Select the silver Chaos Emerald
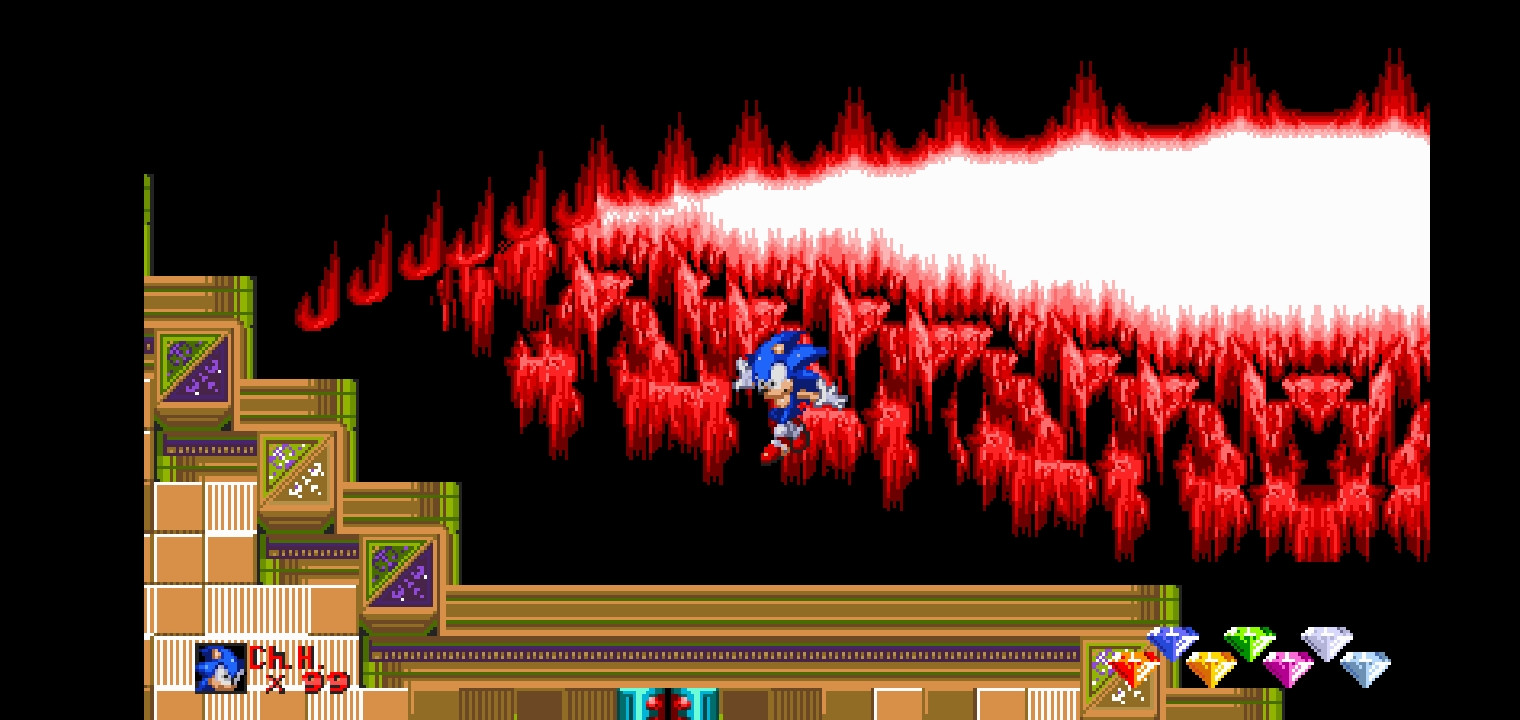The height and width of the screenshot is (720, 1520). tap(1327, 643)
